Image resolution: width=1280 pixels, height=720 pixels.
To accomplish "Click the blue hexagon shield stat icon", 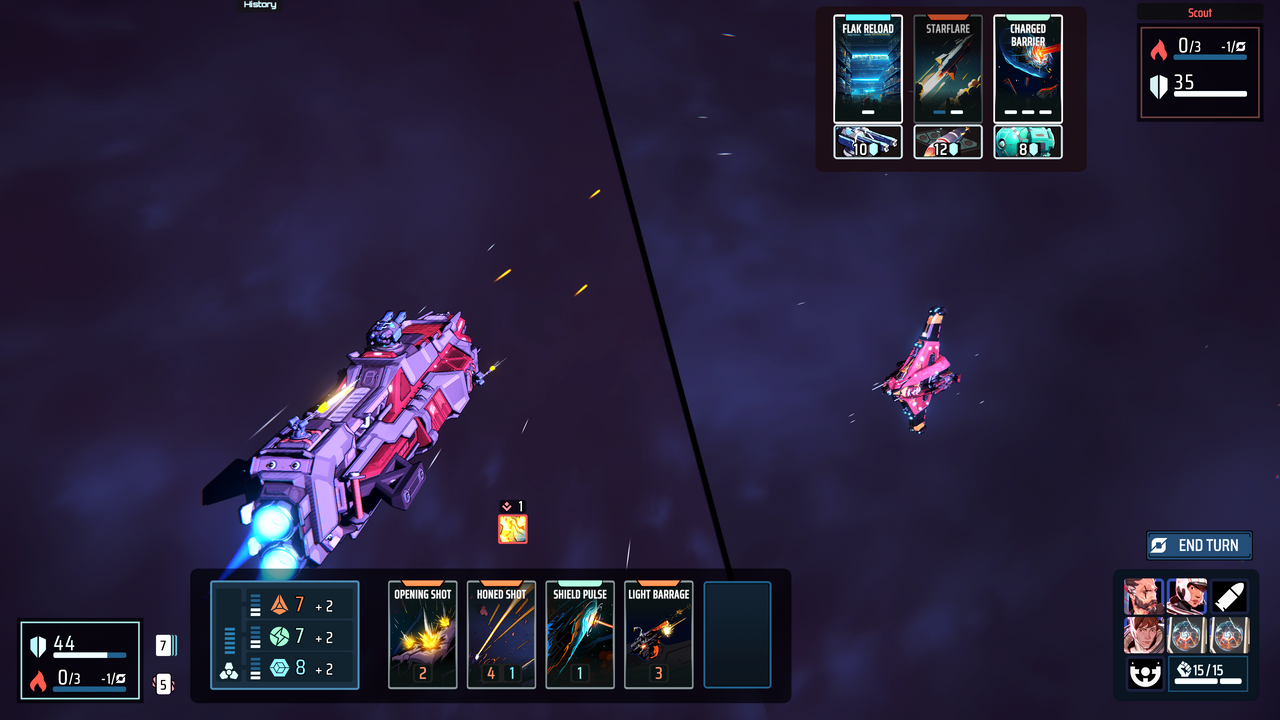I will (x=280, y=667).
